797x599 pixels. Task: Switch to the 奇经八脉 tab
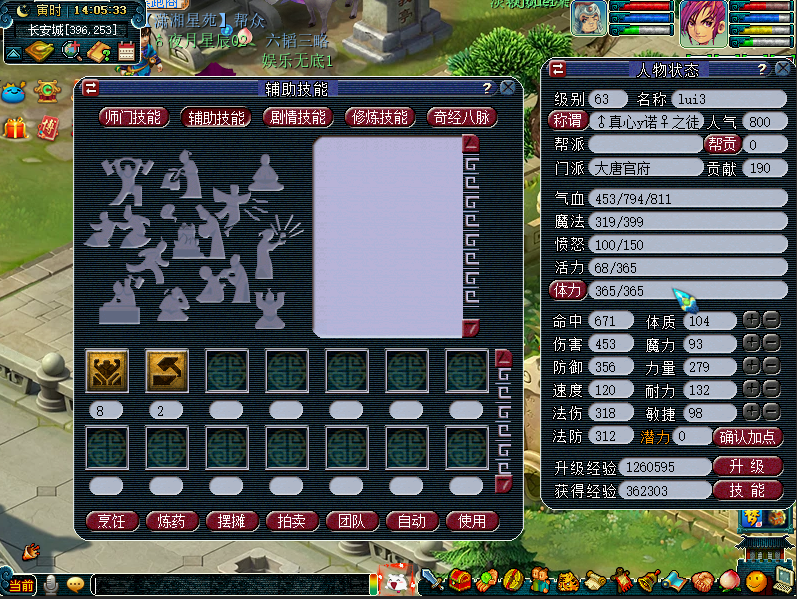click(461, 117)
